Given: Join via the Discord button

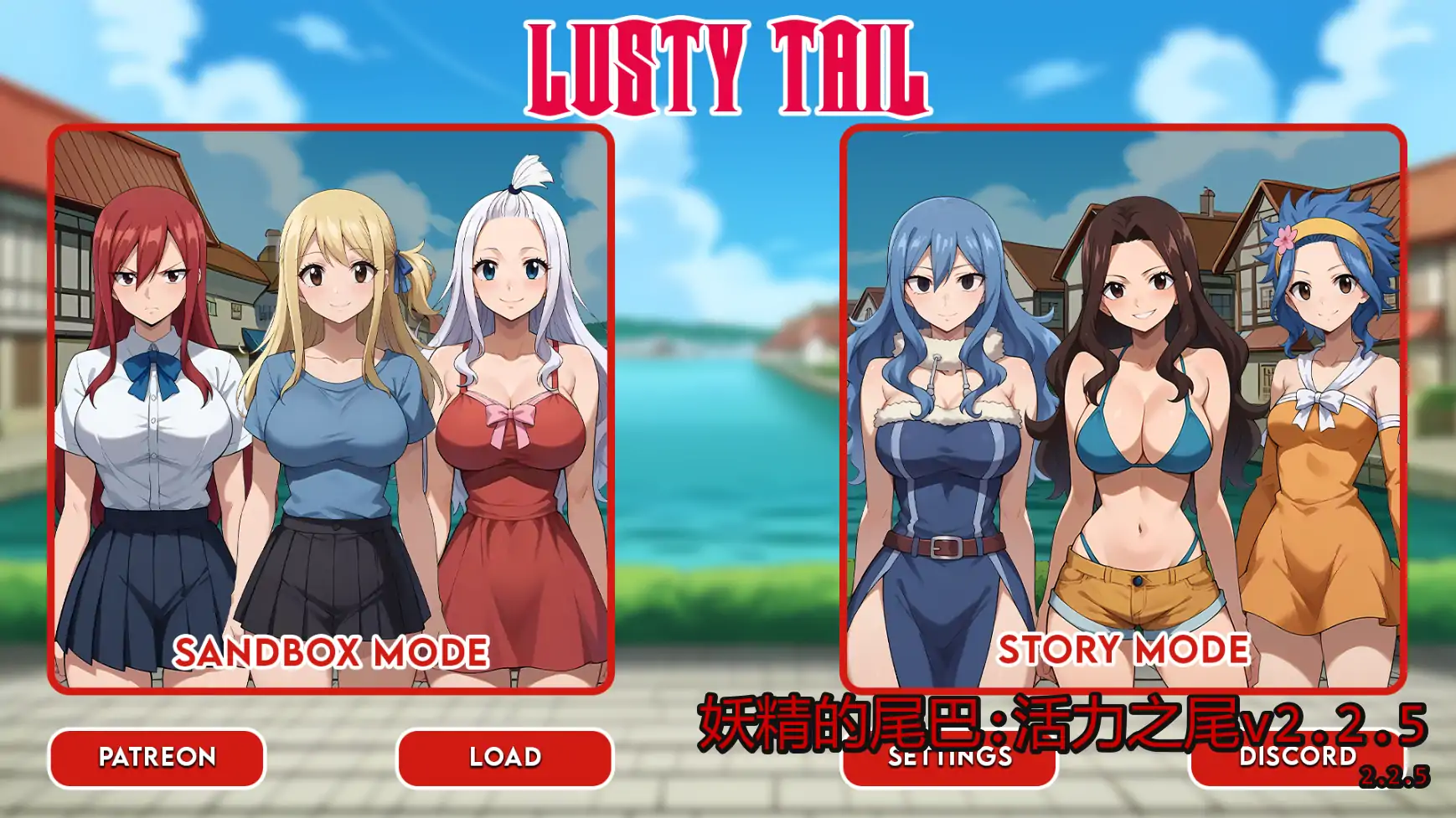Looking at the screenshot, I should pyautogui.click(x=1299, y=759).
